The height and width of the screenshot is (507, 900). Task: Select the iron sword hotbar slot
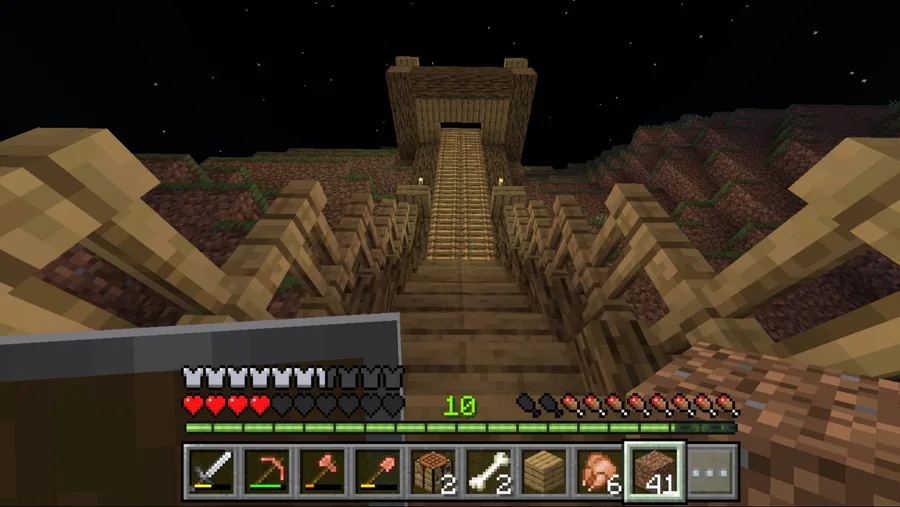(x=211, y=471)
